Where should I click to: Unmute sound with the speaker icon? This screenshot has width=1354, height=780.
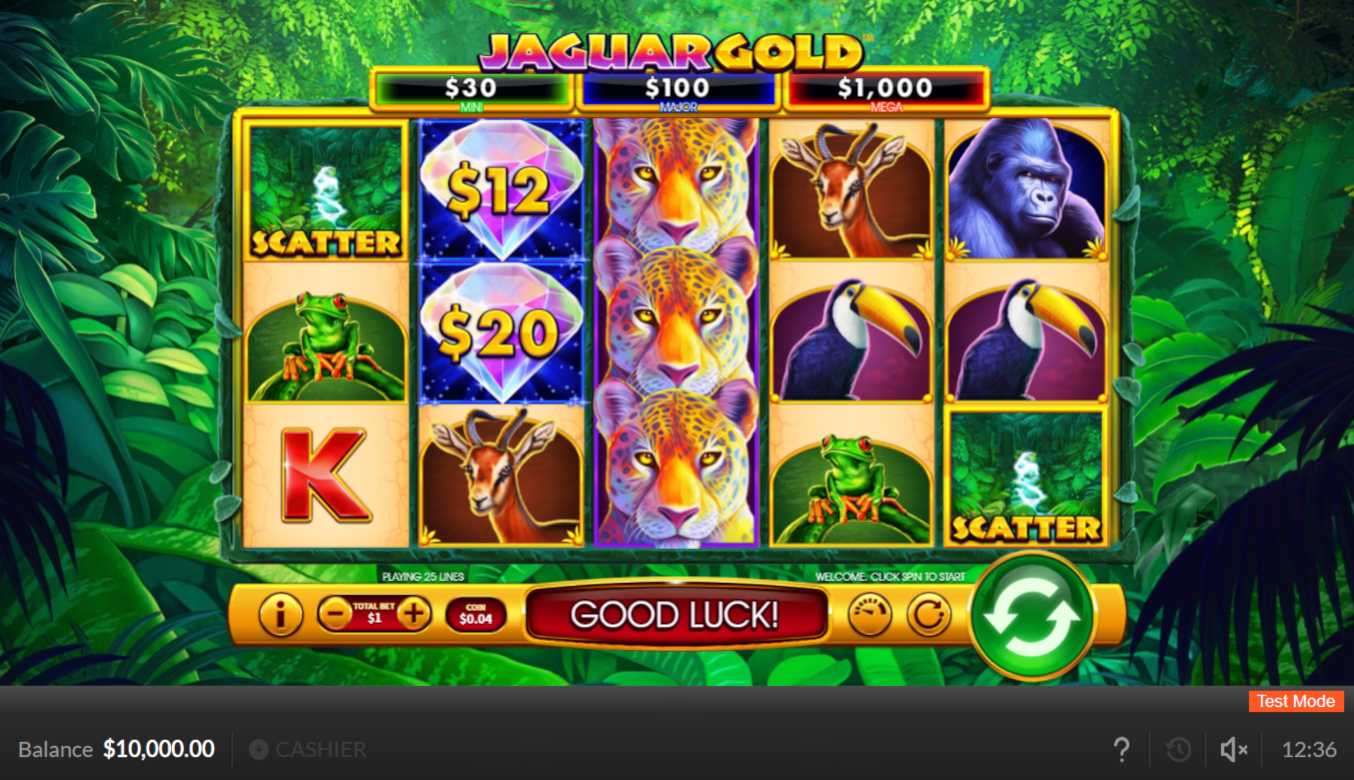(x=1234, y=749)
